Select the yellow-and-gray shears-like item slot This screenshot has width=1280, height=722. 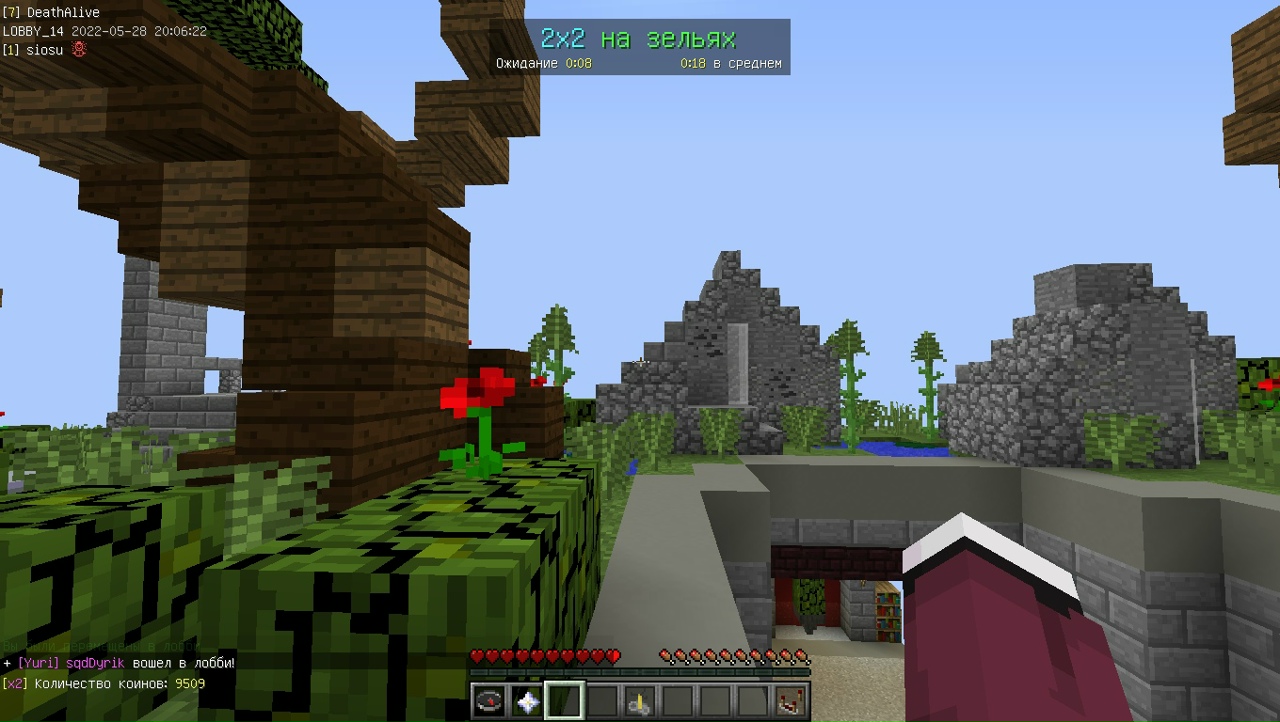click(x=639, y=702)
